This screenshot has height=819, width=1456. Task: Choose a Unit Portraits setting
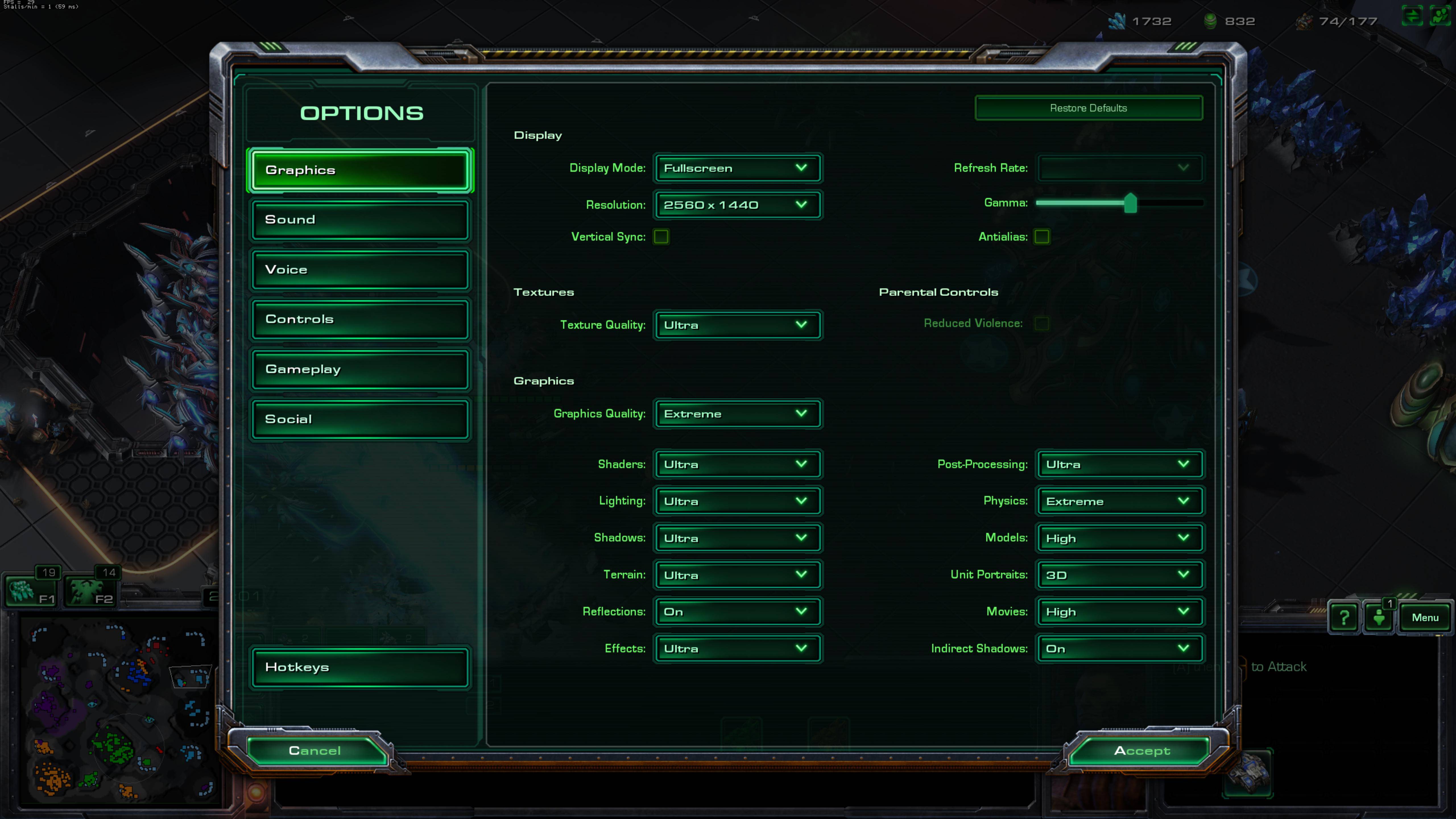[x=1119, y=575]
